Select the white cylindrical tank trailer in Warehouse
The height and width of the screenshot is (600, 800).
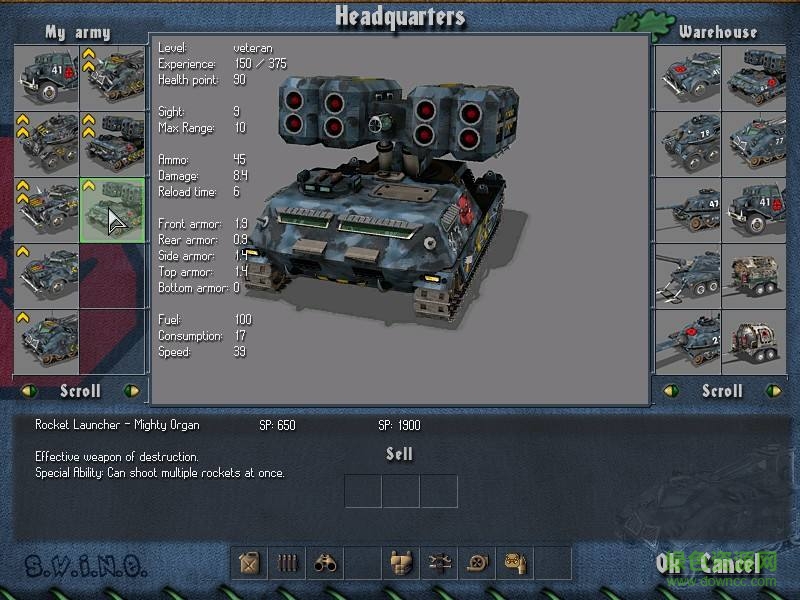click(x=755, y=340)
